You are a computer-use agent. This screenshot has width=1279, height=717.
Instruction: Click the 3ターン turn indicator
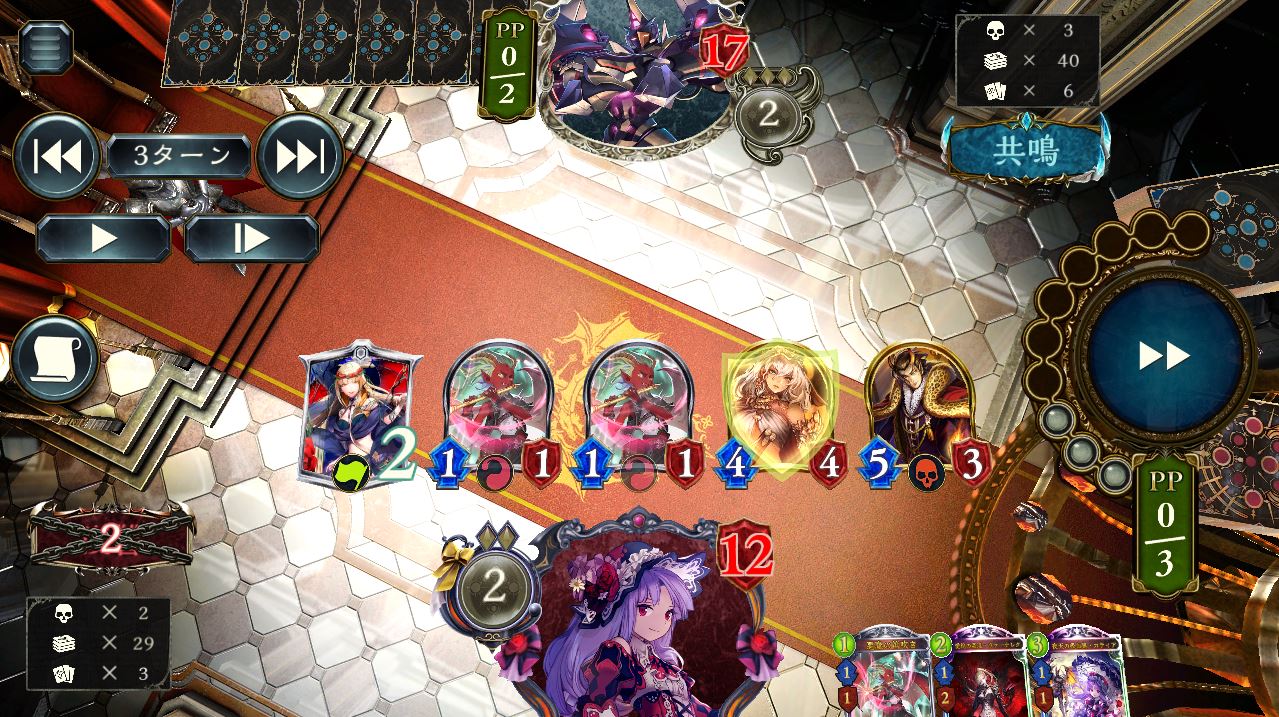click(x=179, y=156)
